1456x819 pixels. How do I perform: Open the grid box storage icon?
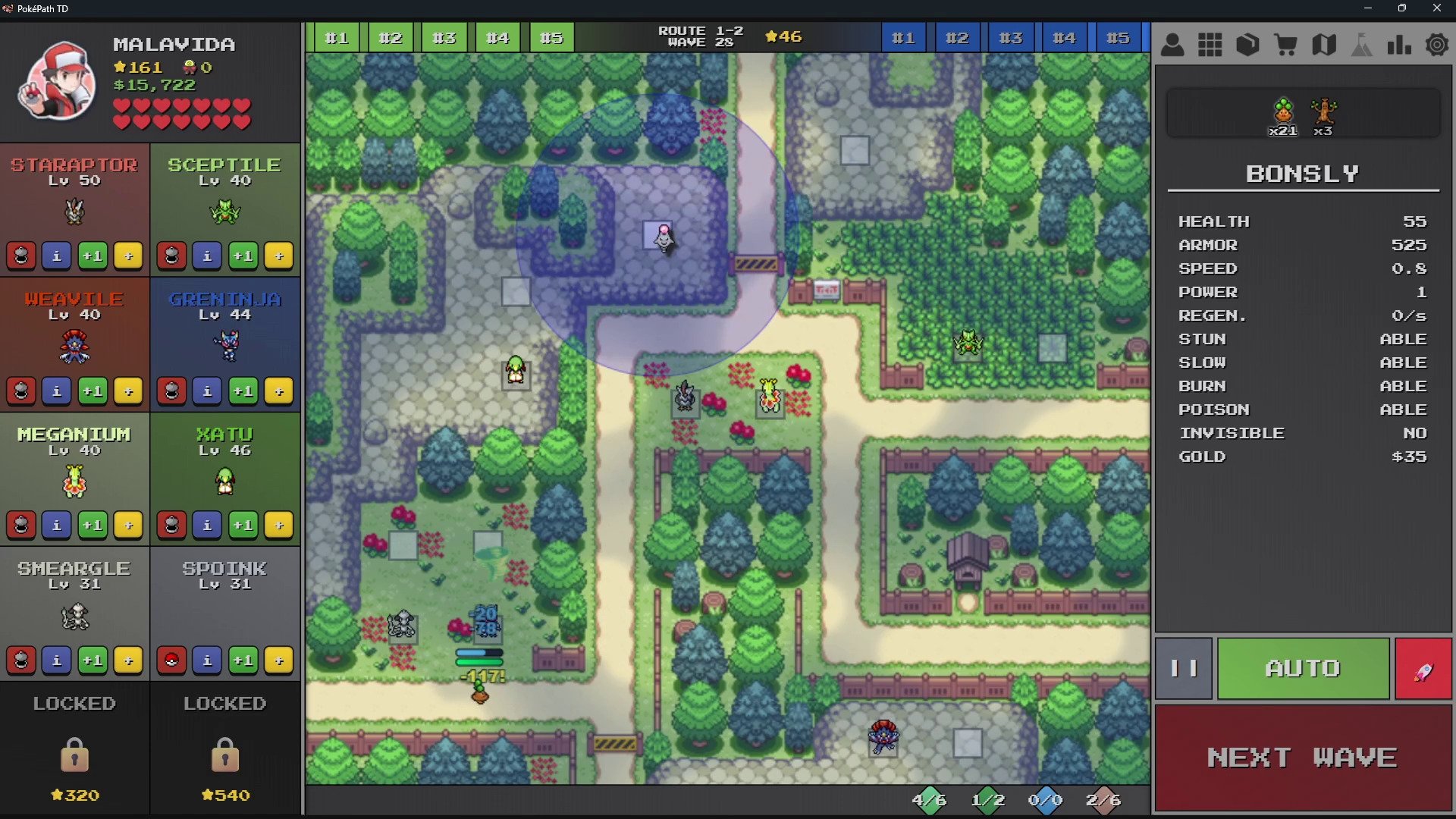[x=1210, y=45]
